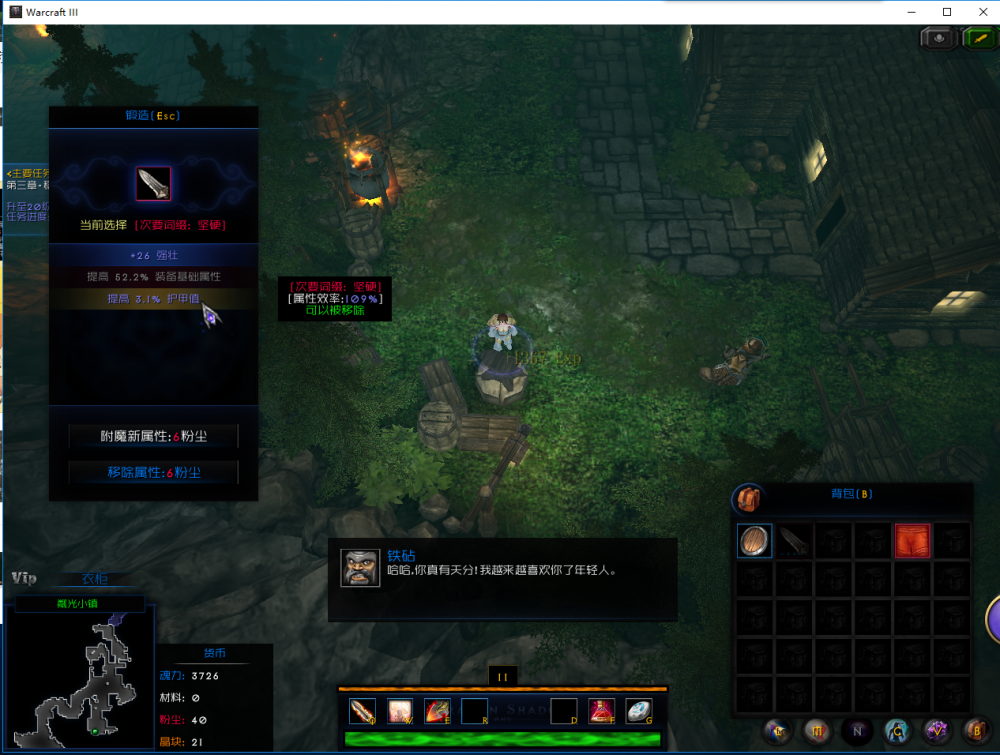Screen dimensions: 1000x755
Task: Activate the E red strike skill
Action: tap(437, 711)
